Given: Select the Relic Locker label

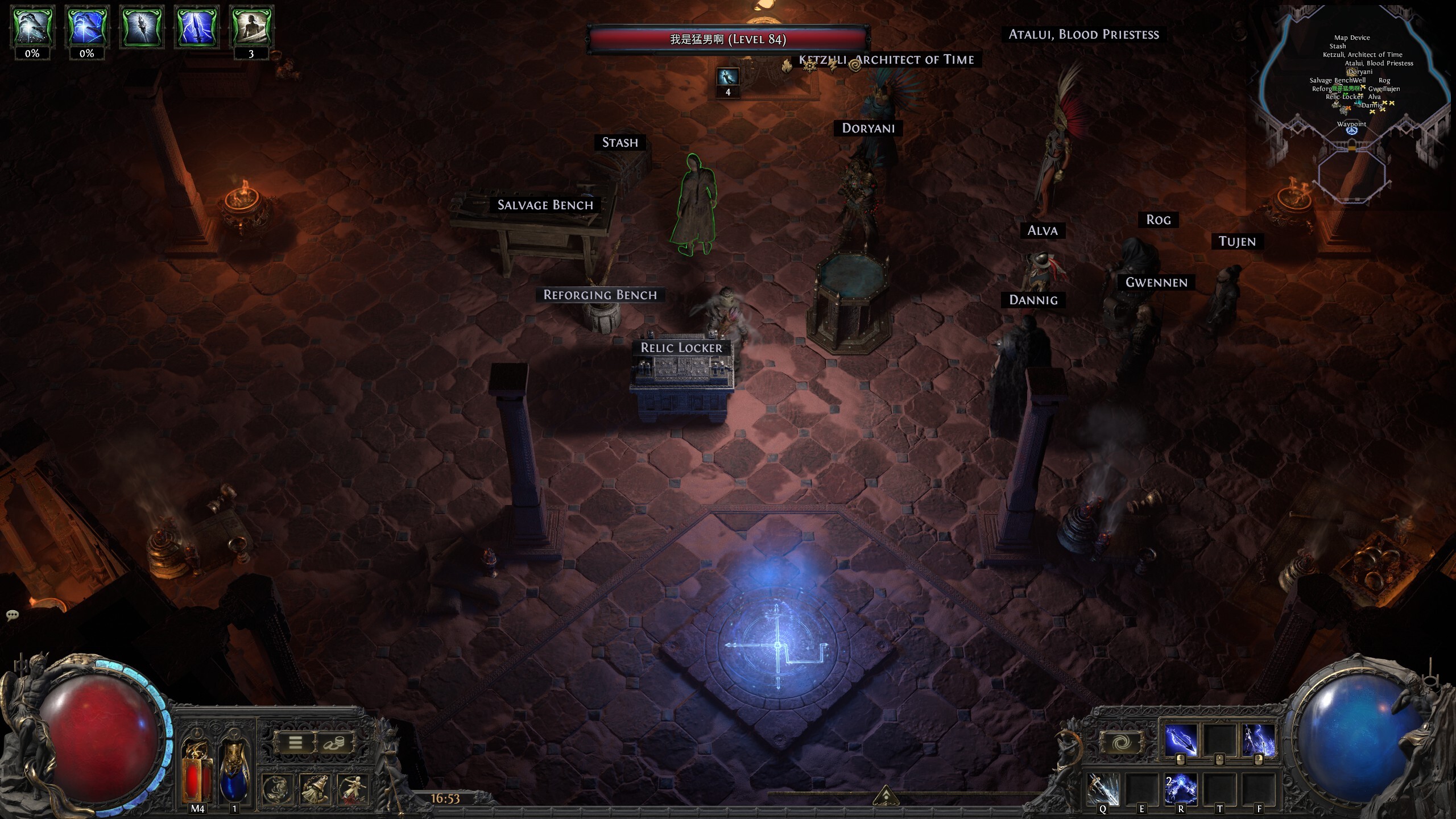Looking at the screenshot, I should pos(681,348).
